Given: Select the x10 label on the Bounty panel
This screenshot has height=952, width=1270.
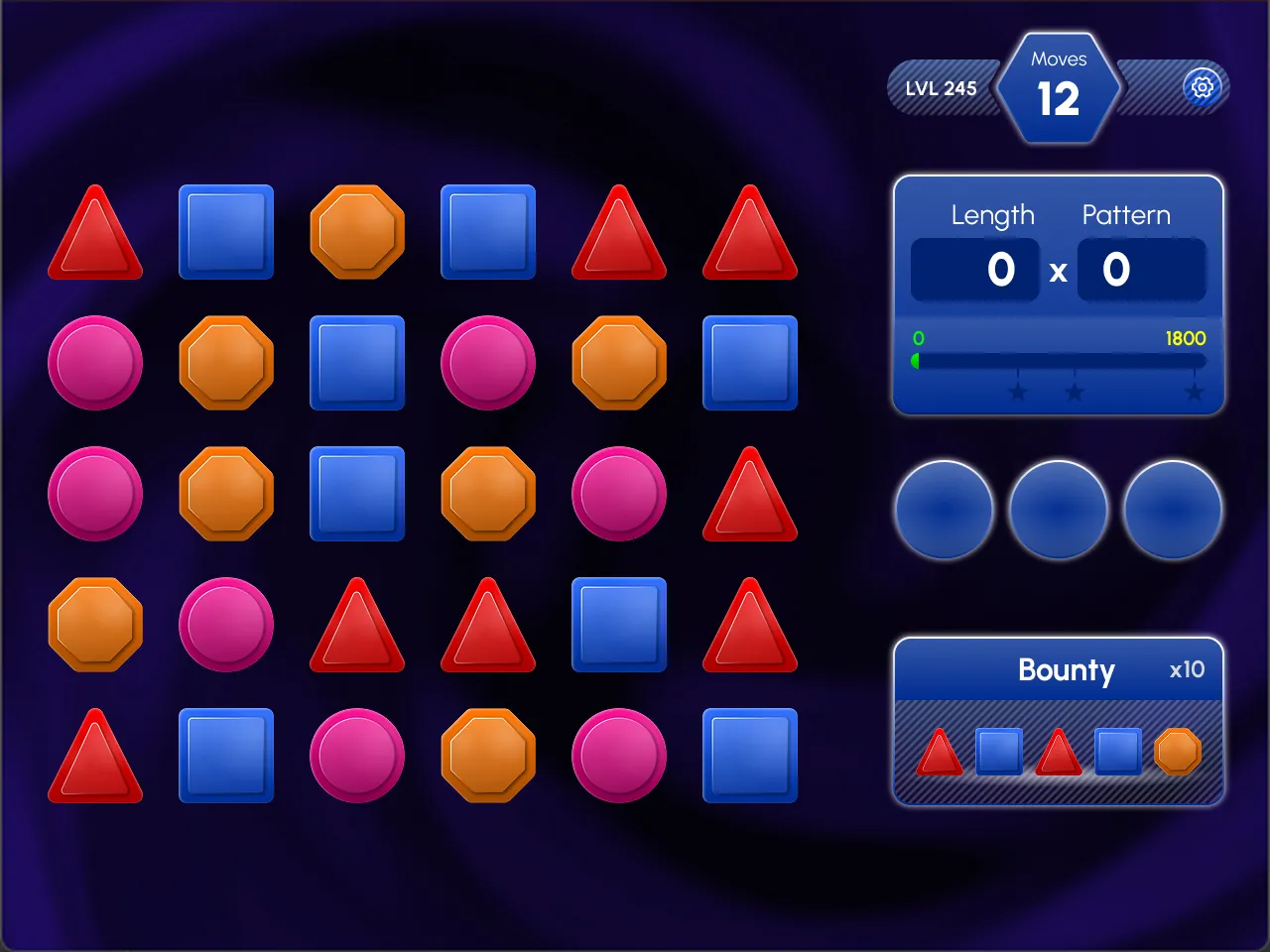Looking at the screenshot, I should coord(1187,670).
